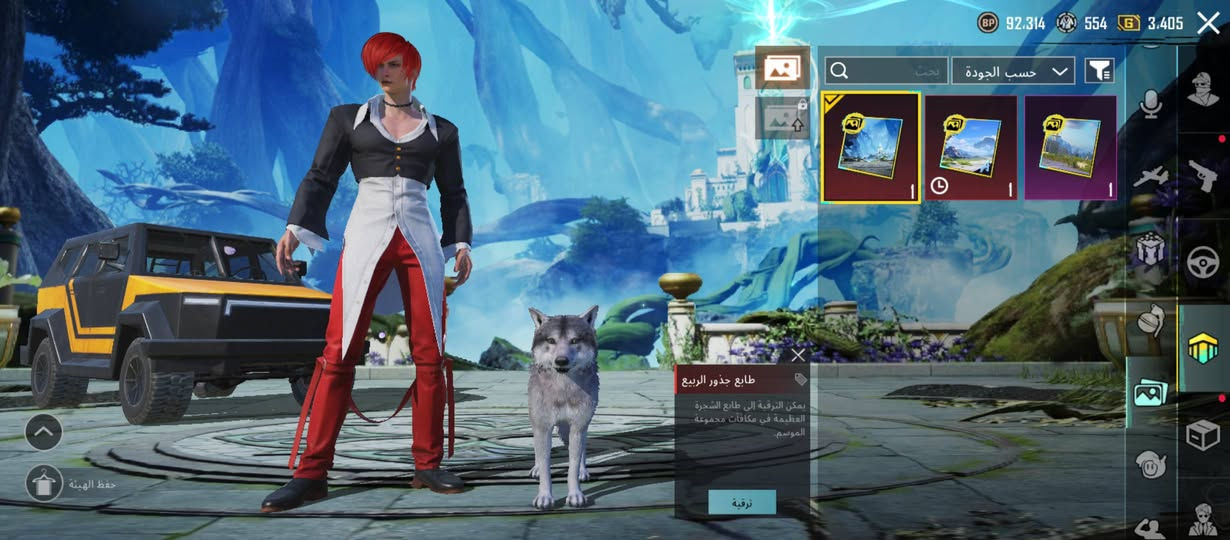Open the orange lobby themes tab
This screenshot has height=540, width=1230.
click(781, 68)
